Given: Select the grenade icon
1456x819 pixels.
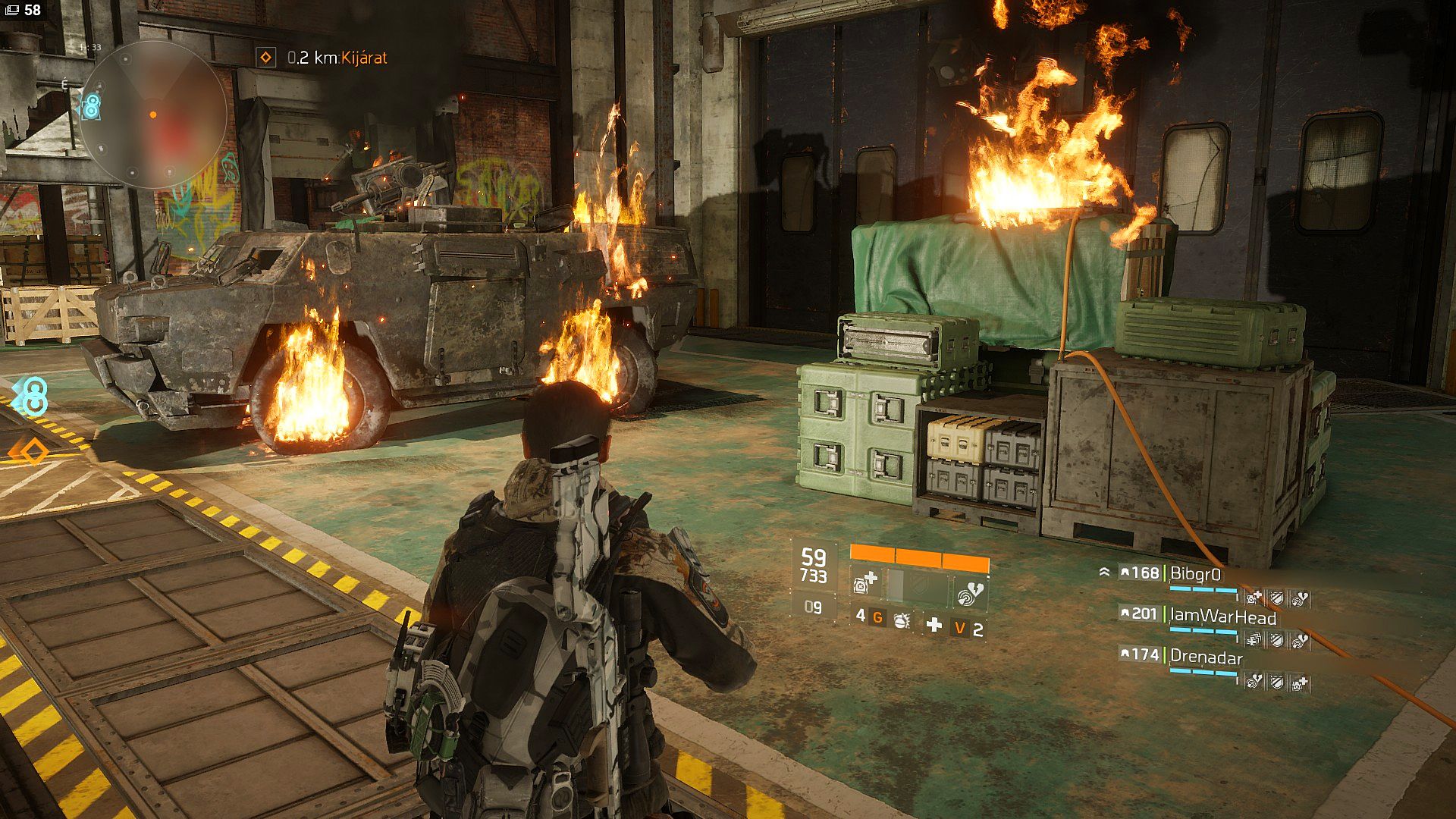Looking at the screenshot, I should (x=902, y=620).
